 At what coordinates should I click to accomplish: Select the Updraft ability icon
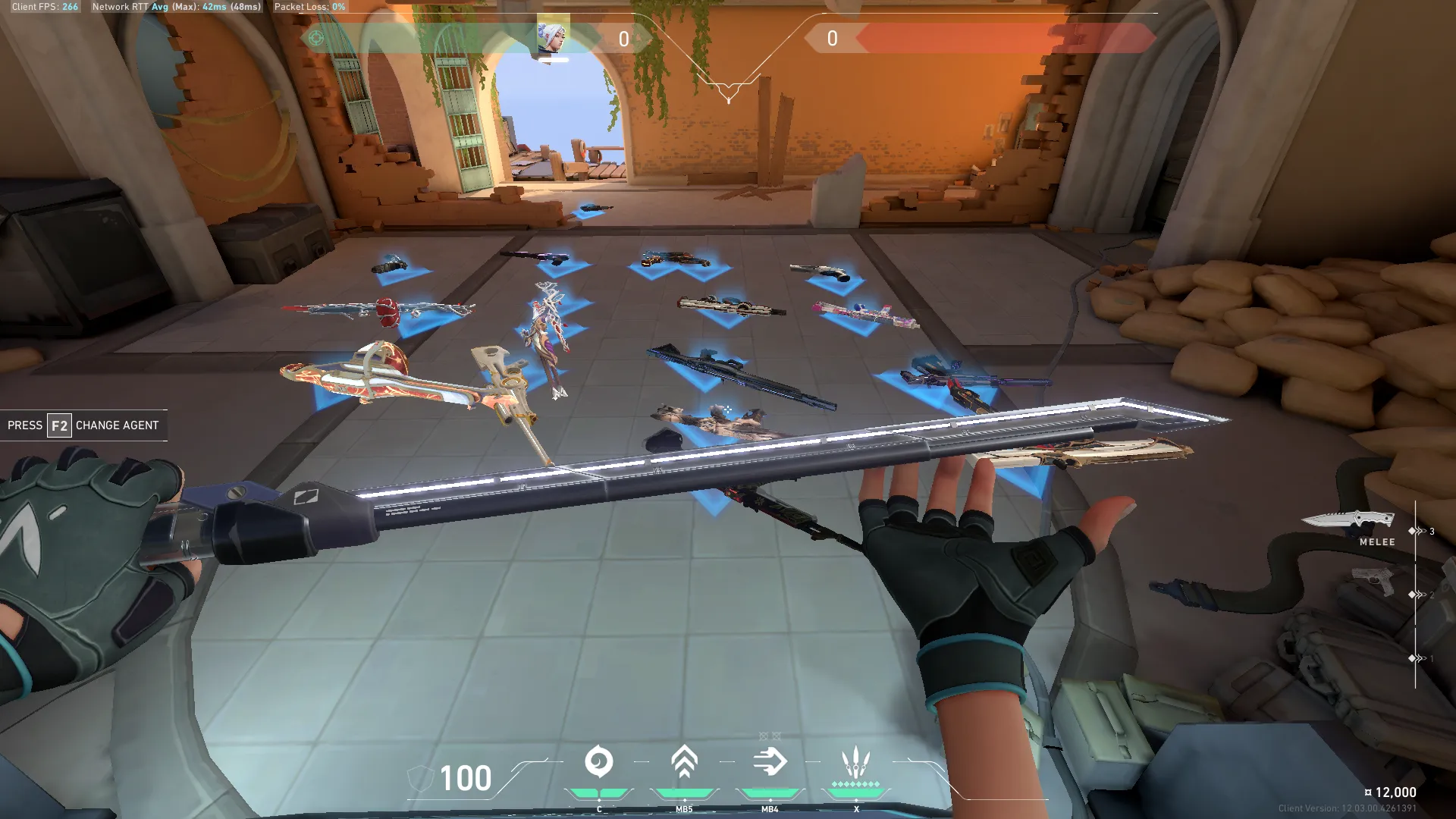pyautogui.click(x=684, y=762)
